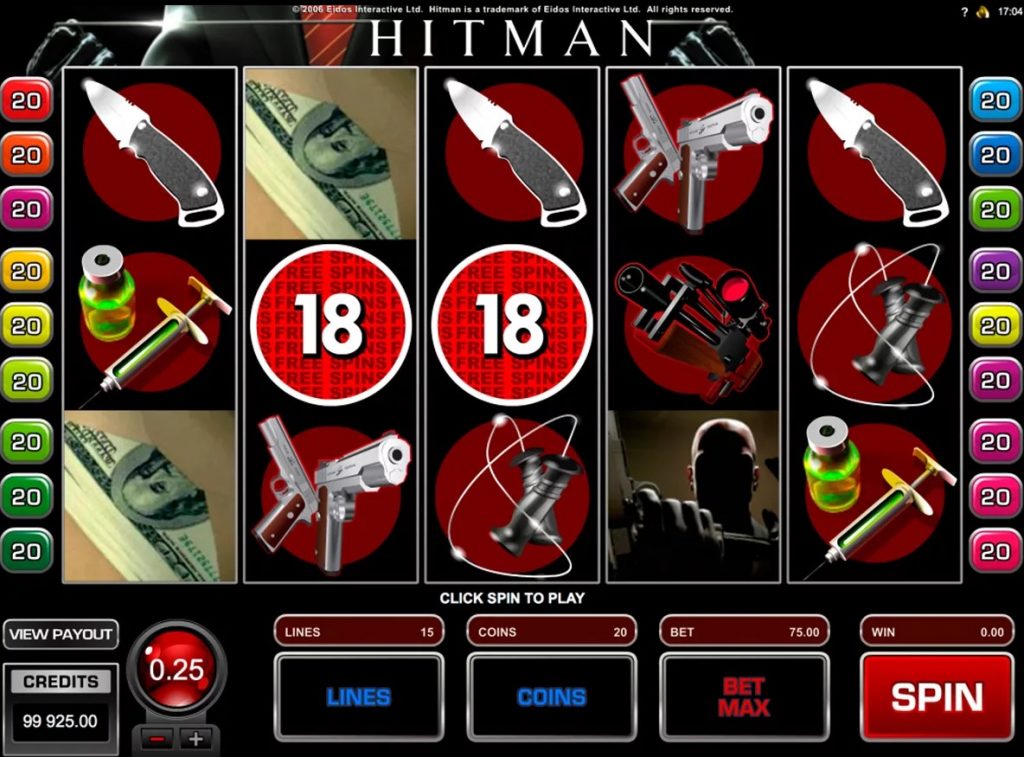Increase coin size with the plus button

pos(196,740)
